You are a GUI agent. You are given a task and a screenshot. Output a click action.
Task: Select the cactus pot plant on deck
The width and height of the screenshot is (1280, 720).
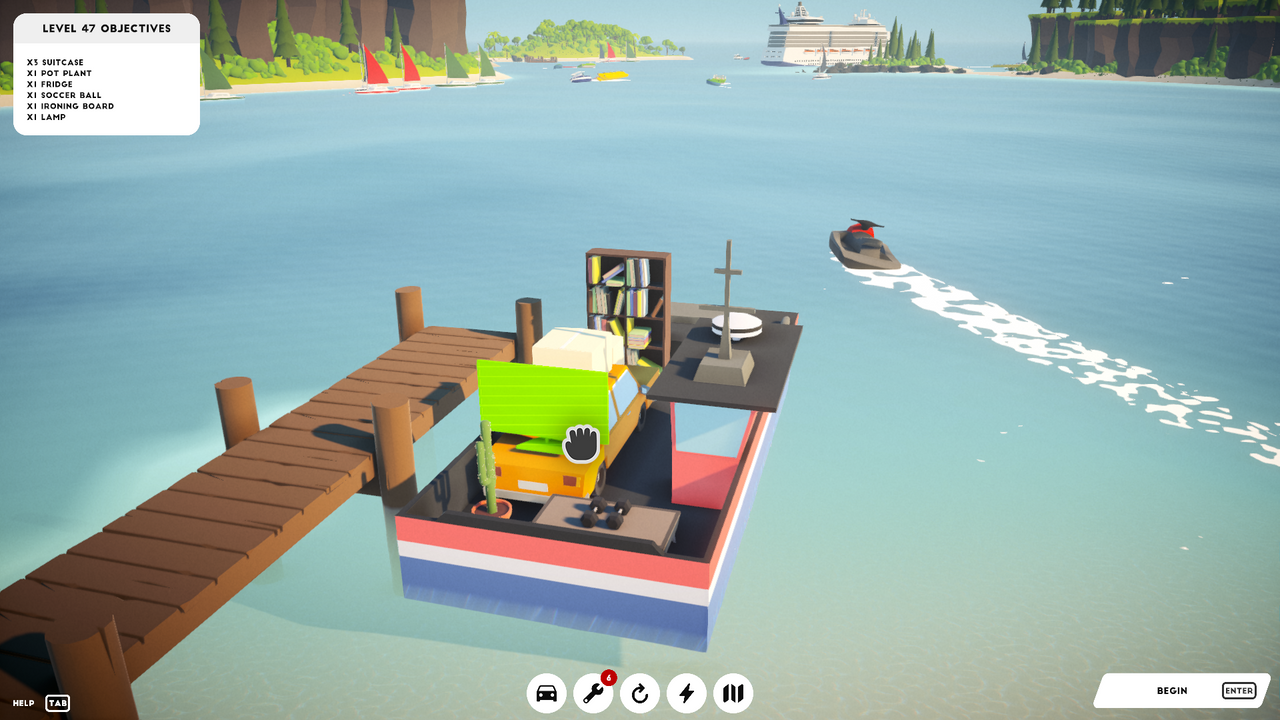coord(487,480)
